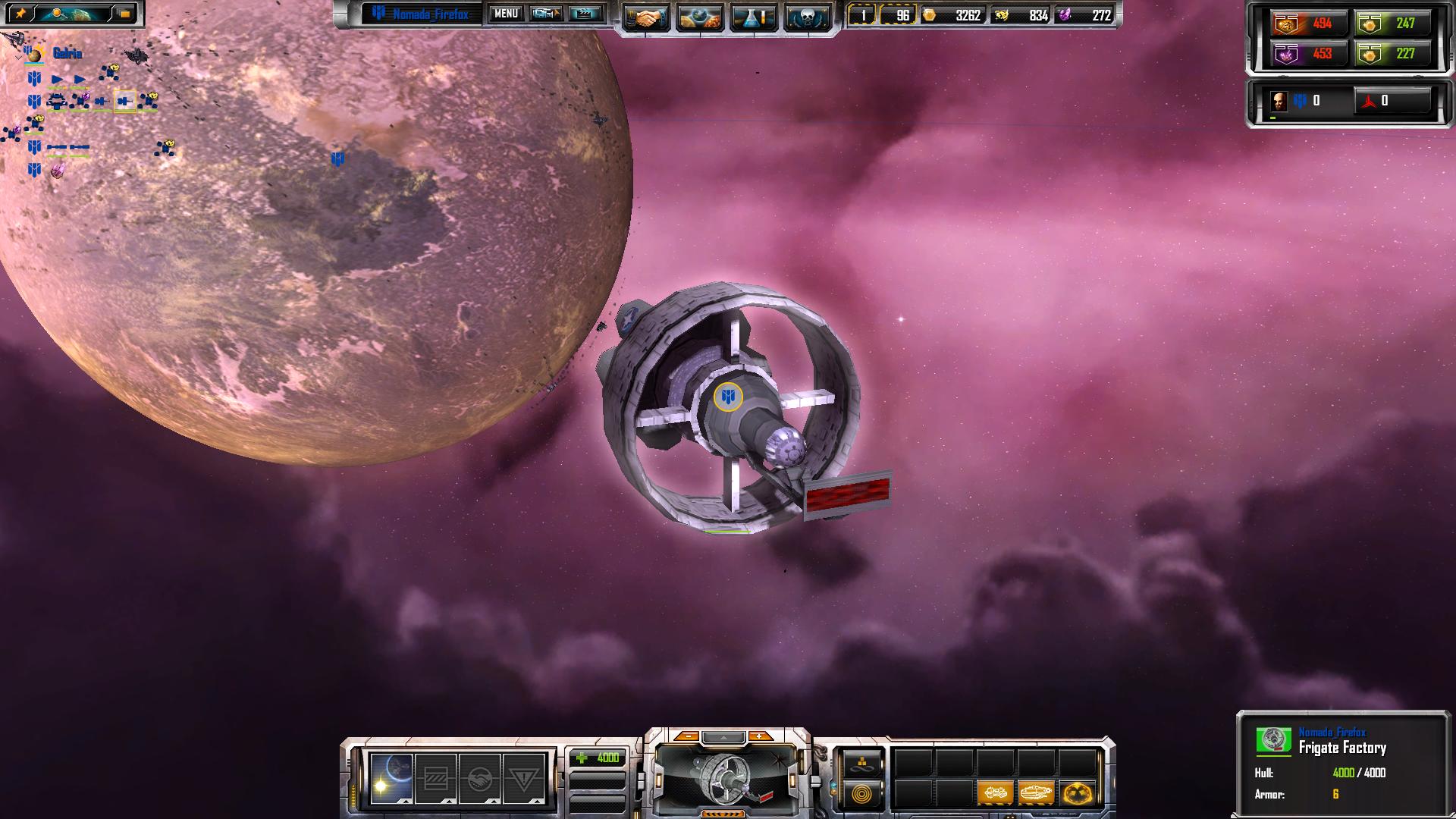Click the orange stacked-windows icon, top left
The height and width of the screenshot is (819, 1456).
pos(124,14)
